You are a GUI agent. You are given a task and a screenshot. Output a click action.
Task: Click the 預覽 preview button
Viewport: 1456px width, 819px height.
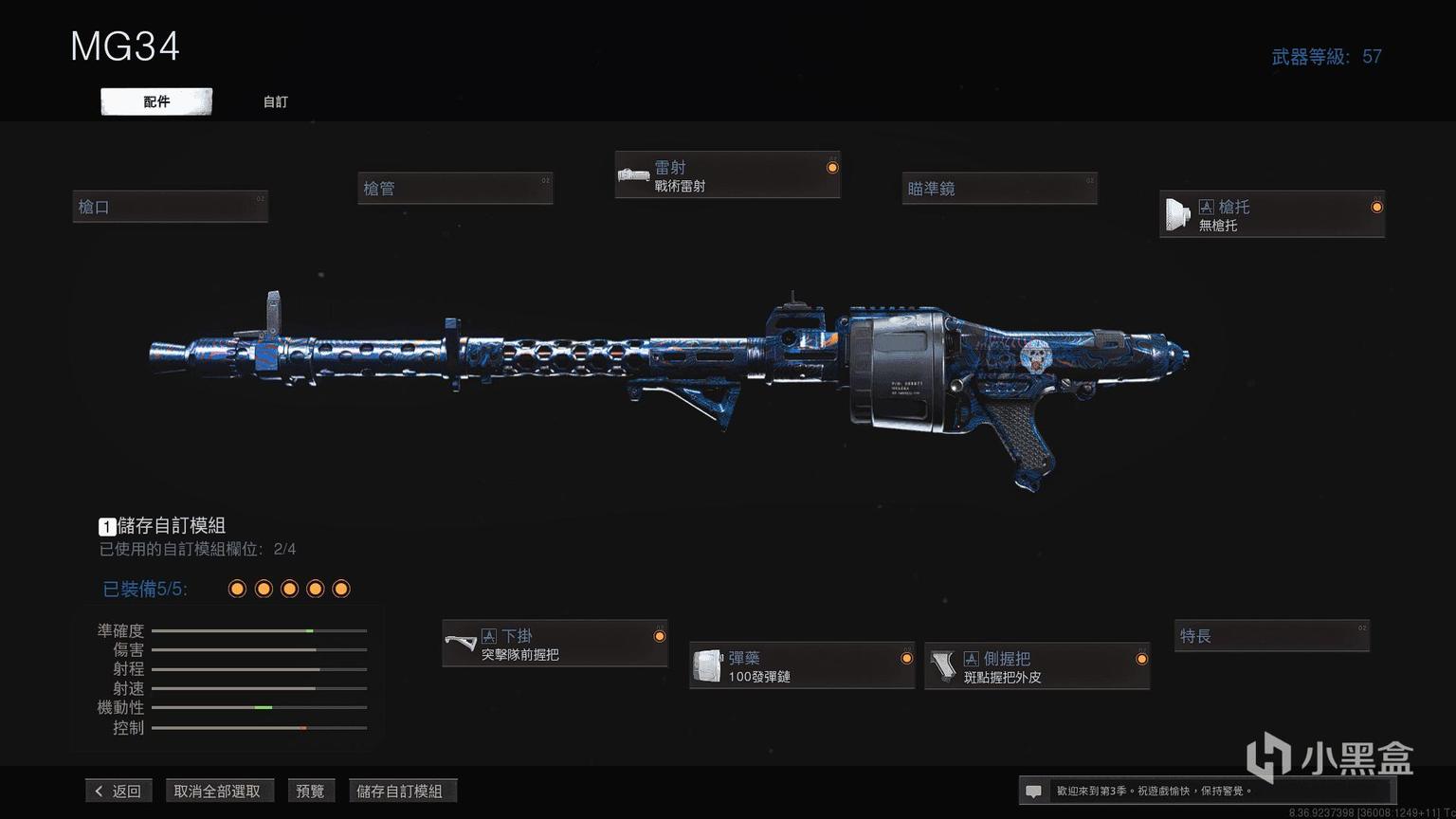point(311,791)
